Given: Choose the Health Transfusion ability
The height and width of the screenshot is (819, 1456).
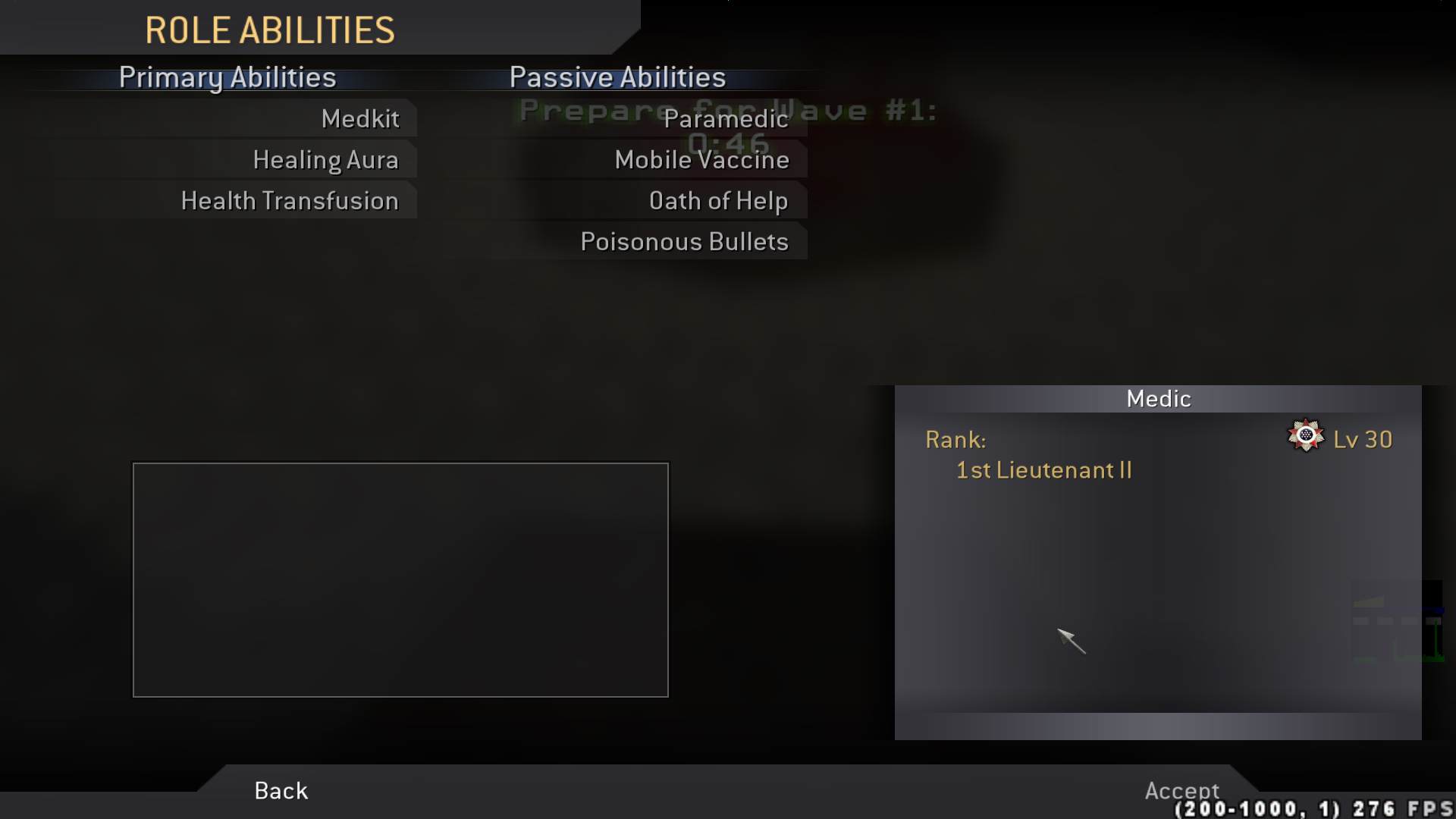Looking at the screenshot, I should [x=289, y=200].
